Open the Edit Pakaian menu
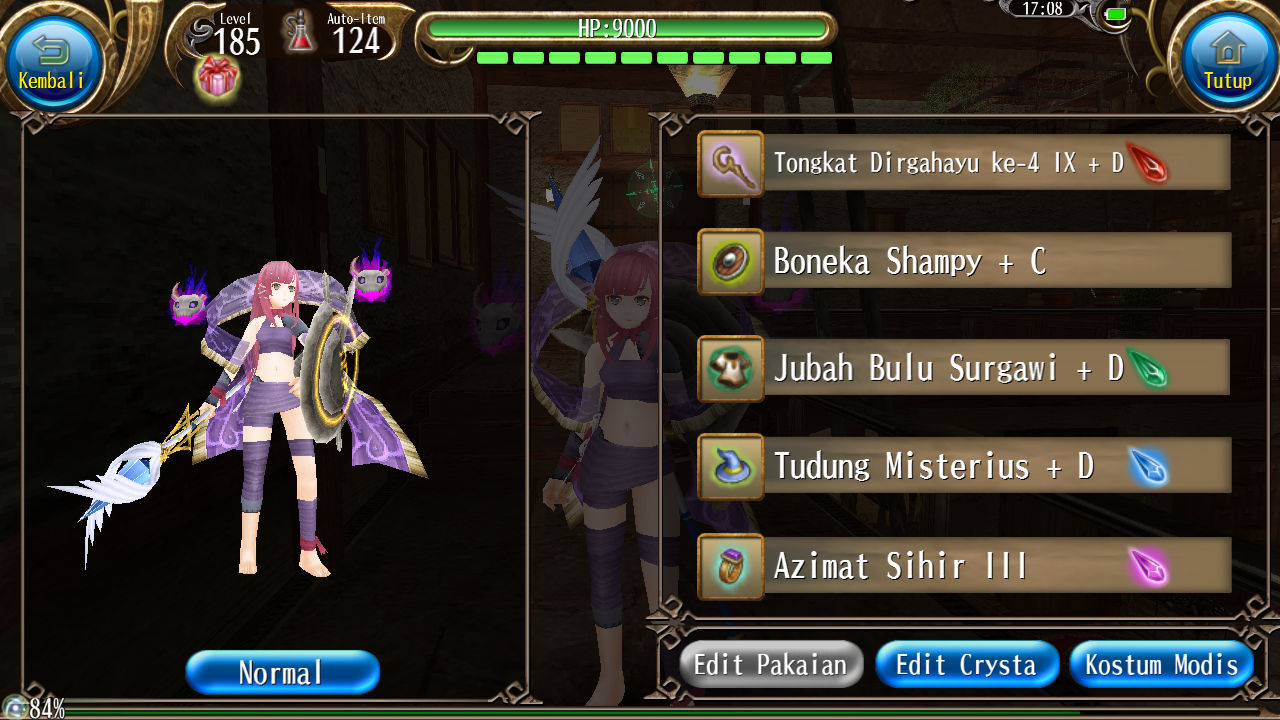This screenshot has width=1280, height=720. coord(770,663)
